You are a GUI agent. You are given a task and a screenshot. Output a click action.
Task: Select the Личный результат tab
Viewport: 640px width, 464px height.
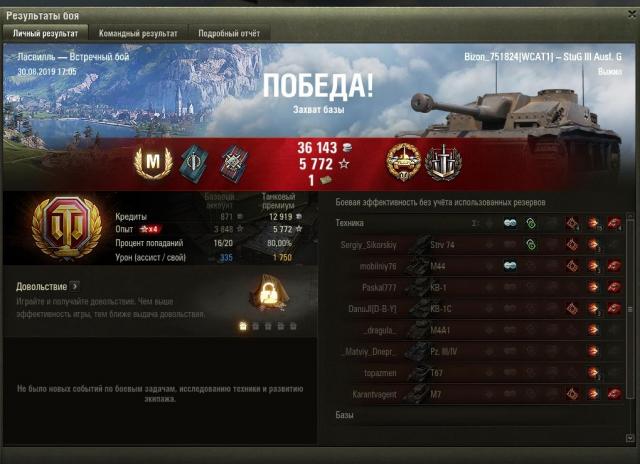coord(45,33)
